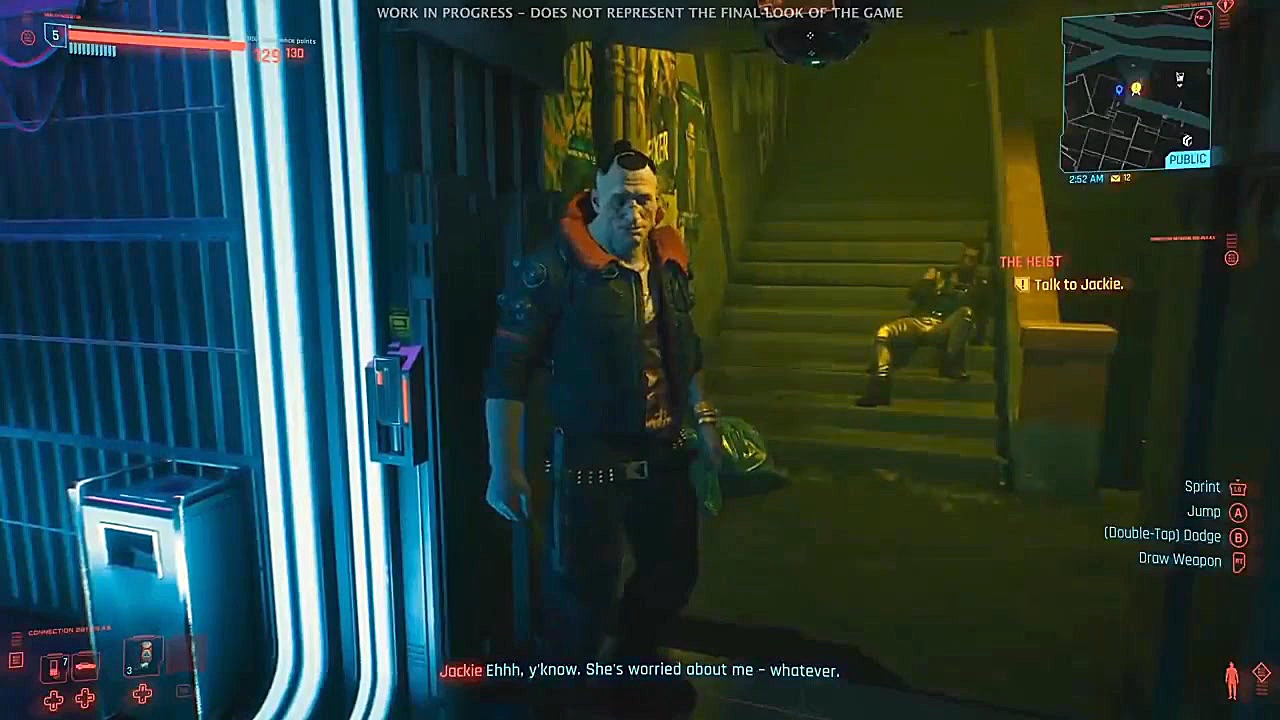
Task: Click the level 5 badge top-left
Action: pos(55,36)
